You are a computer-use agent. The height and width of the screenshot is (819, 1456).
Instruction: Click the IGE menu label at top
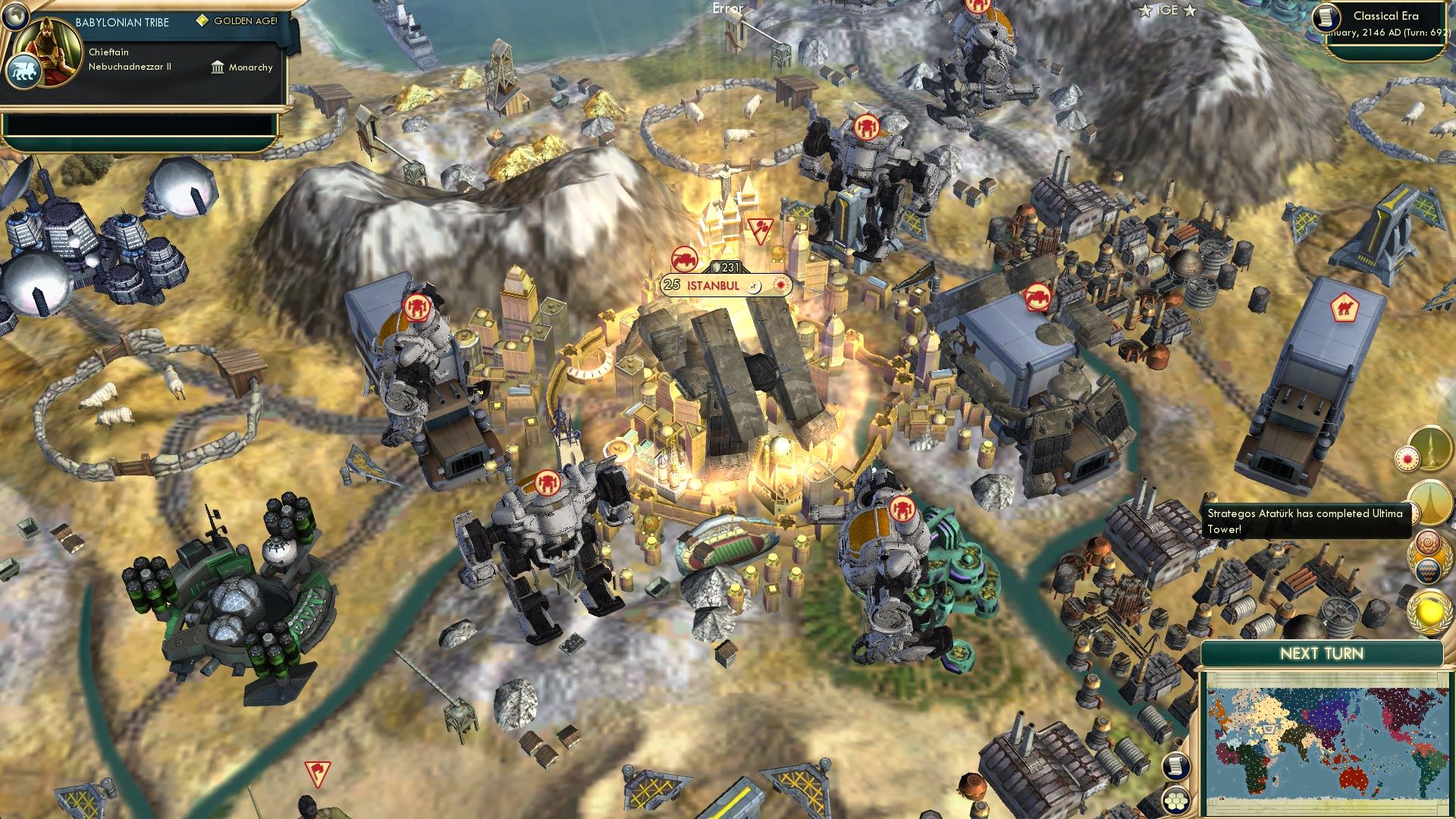tap(1168, 11)
